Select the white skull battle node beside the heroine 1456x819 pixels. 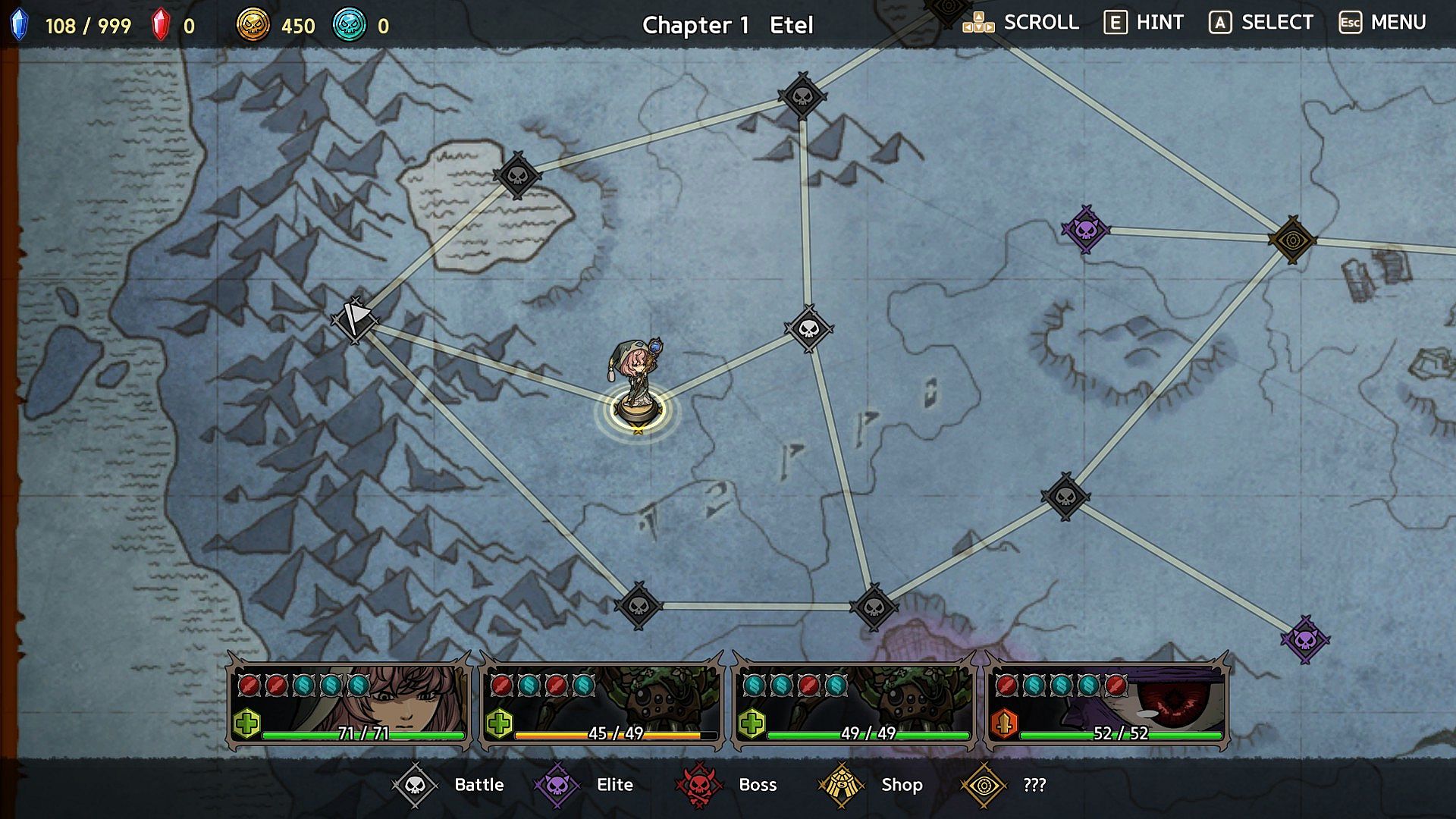coord(809,328)
